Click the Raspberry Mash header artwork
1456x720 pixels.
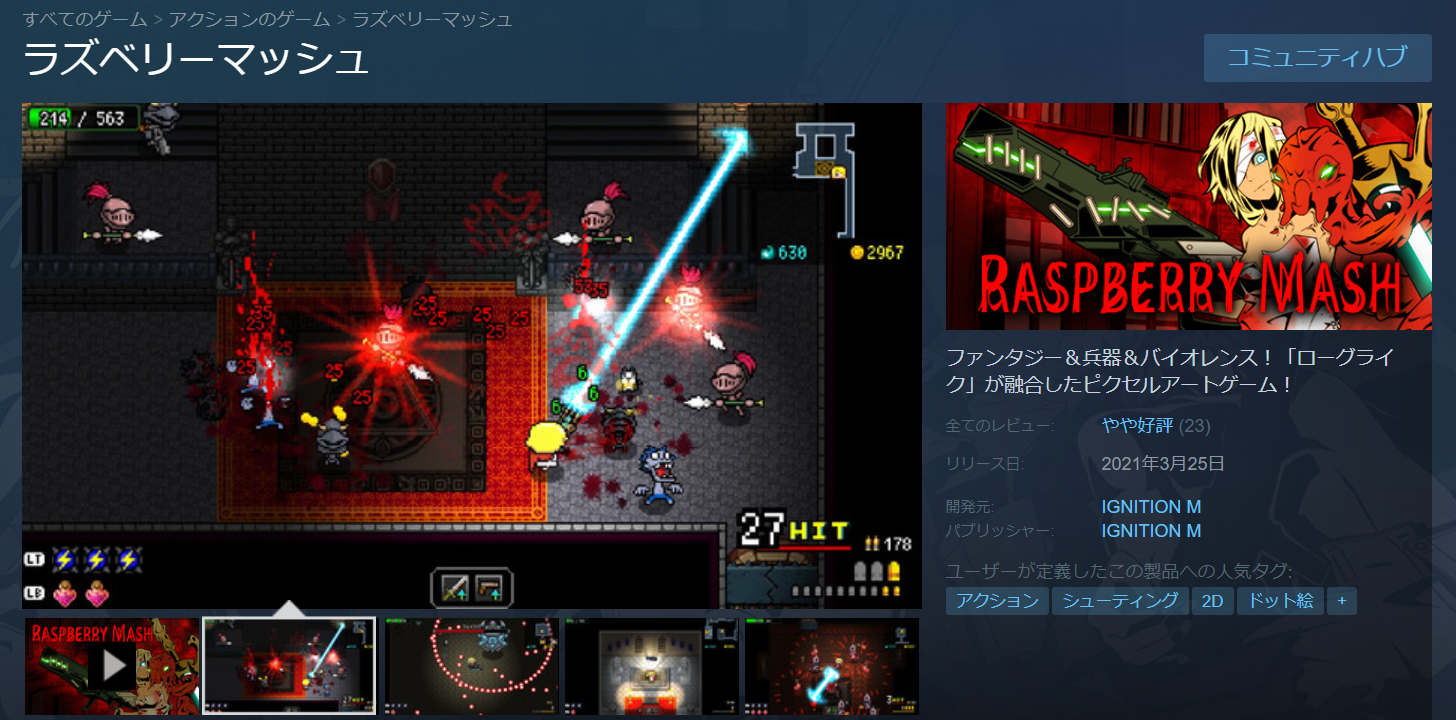pos(1188,216)
